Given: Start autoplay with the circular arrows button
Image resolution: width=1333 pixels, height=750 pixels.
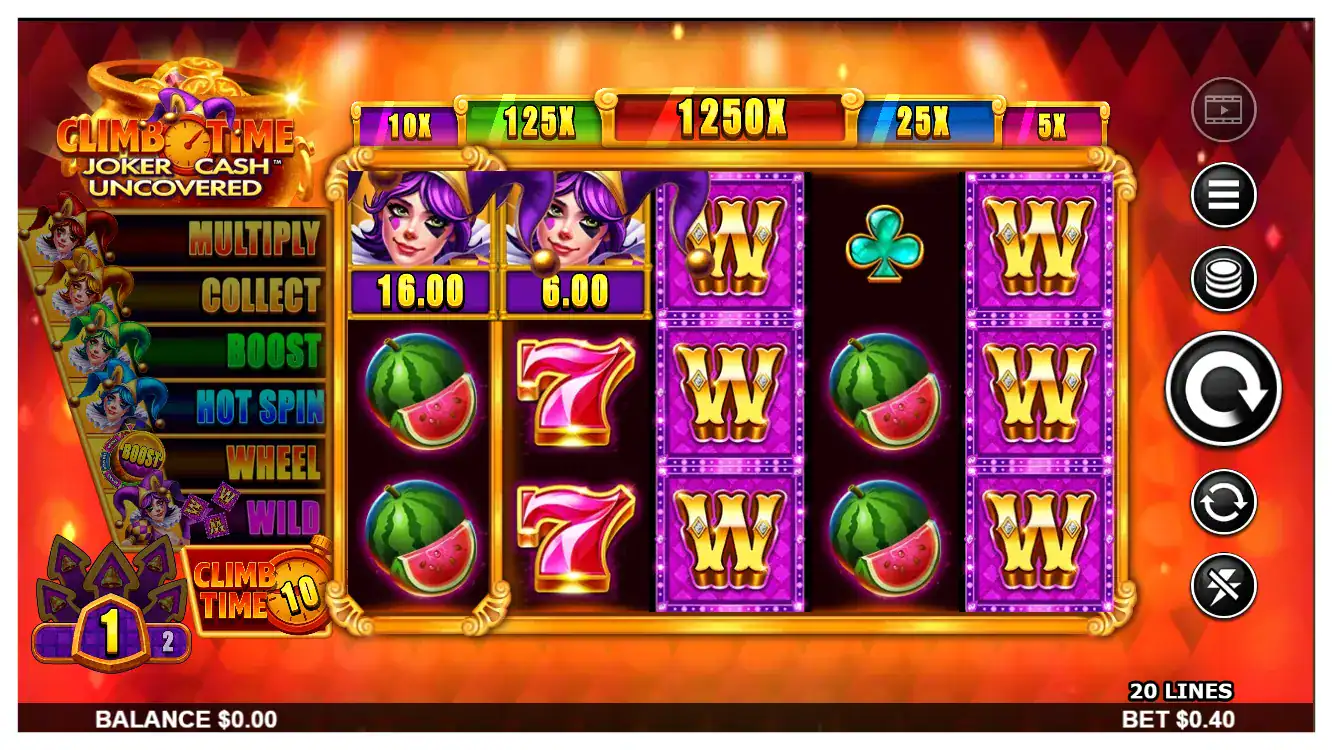Looking at the screenshot, I should 1223,502.
